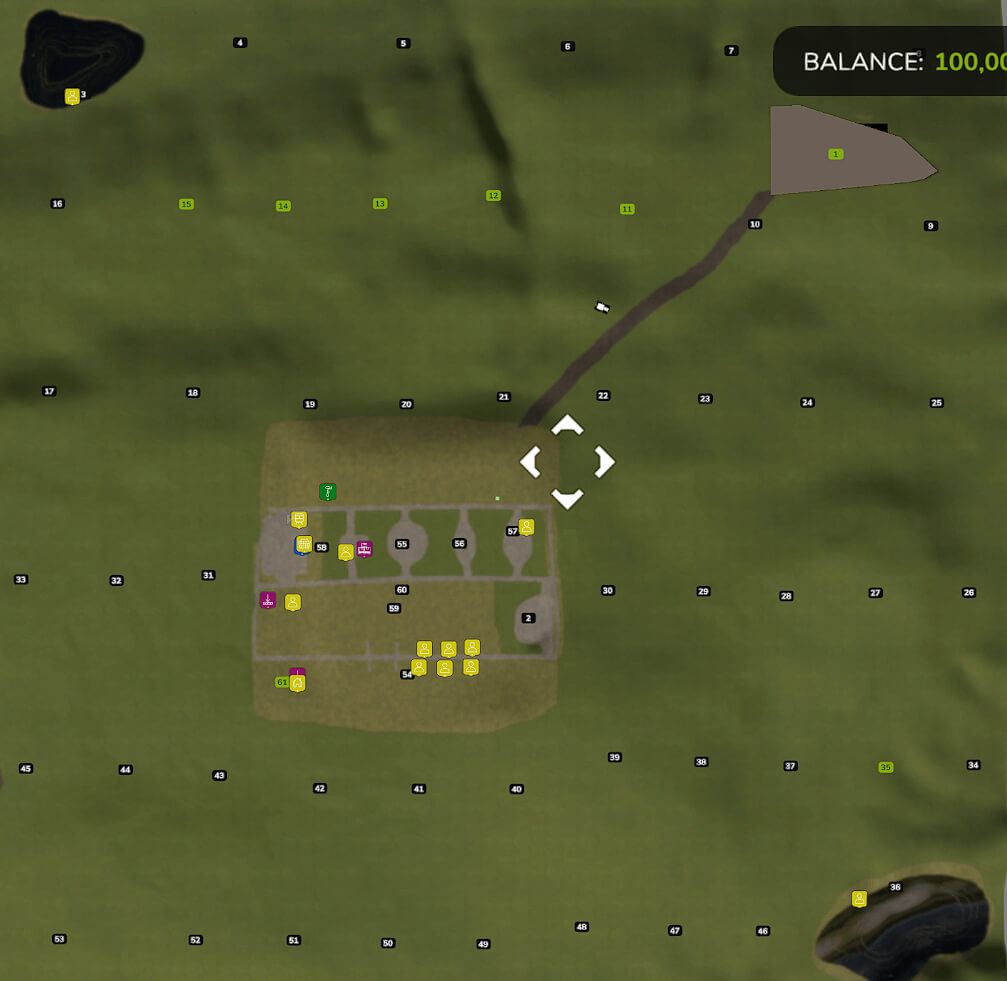
Task: Select the green paint roller map marker
Action: click(x=327, y=491)
